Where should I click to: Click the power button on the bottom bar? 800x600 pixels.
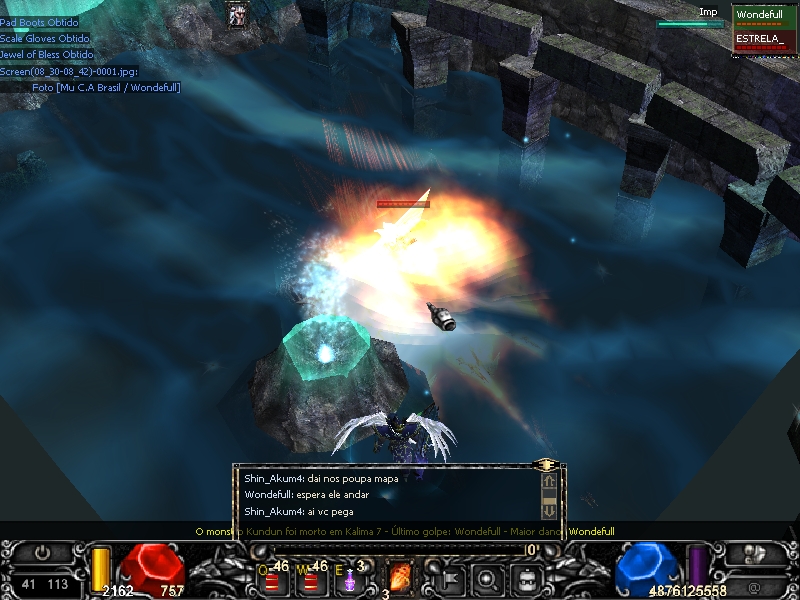[x=43, y=552]
